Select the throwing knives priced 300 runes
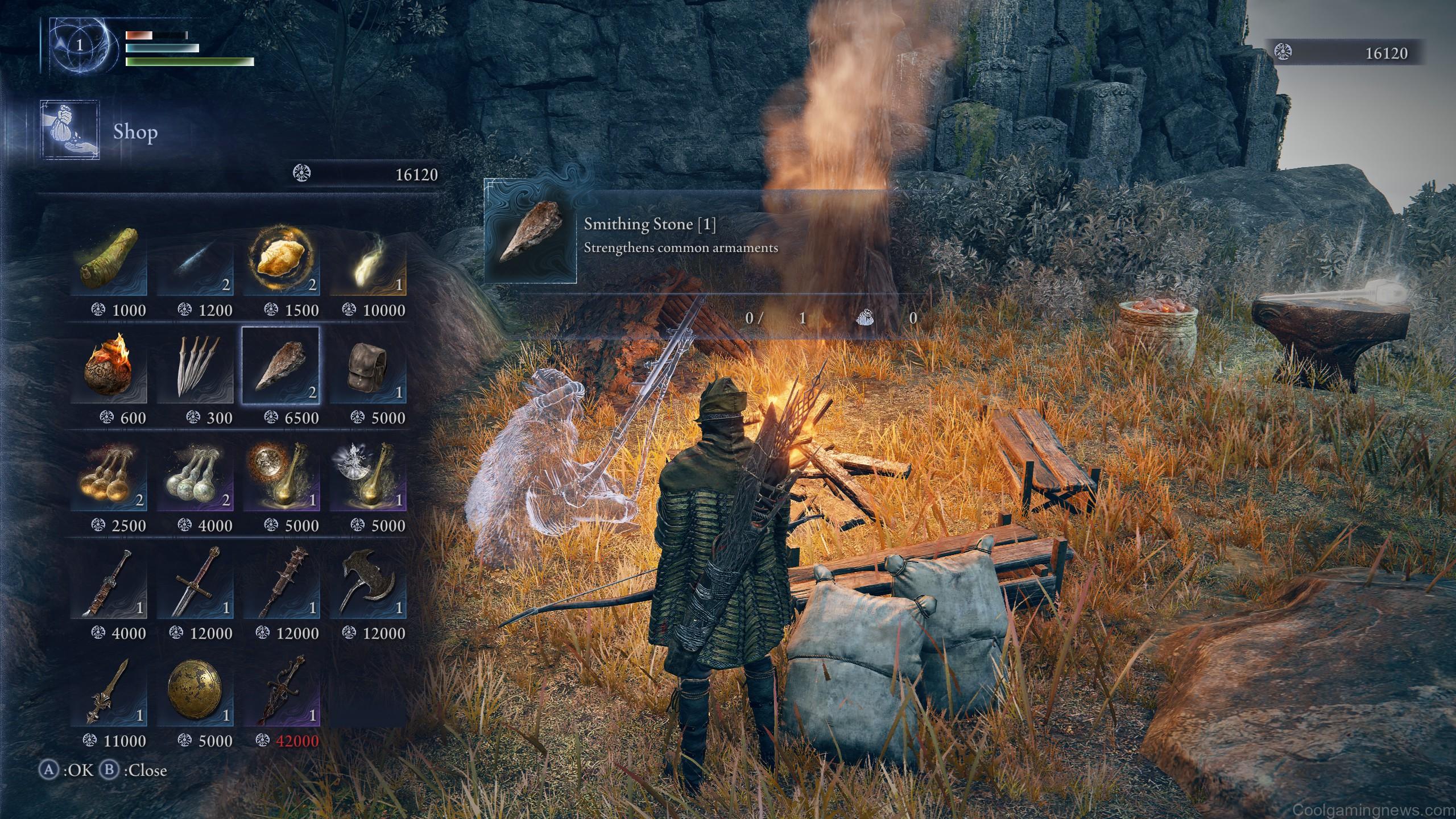Screen dimensions: 1456x819 pos(196,370)
